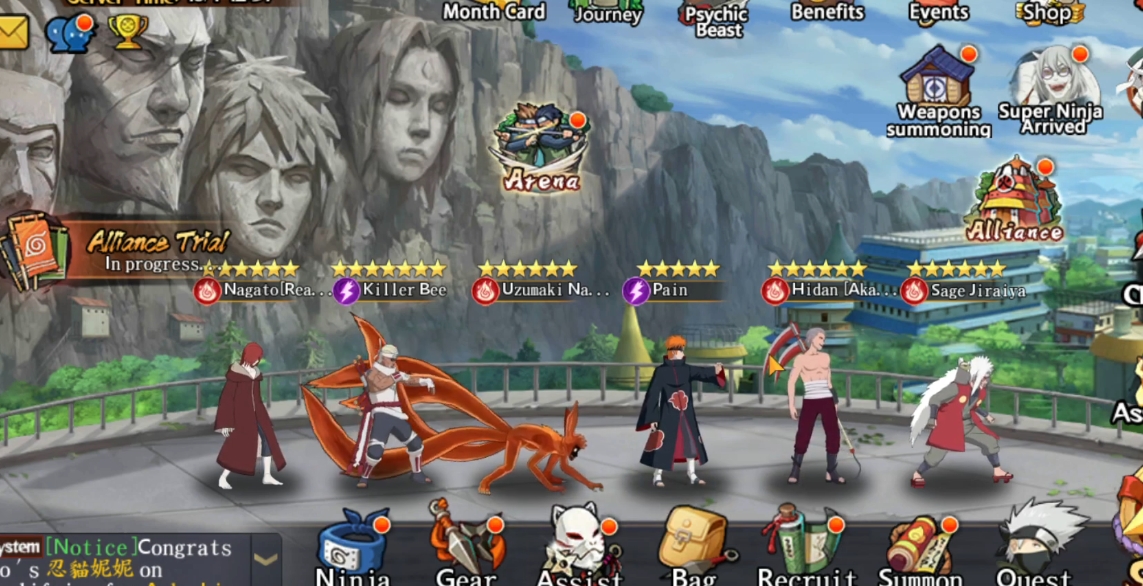Open the Gear menu

coord(465,548)
